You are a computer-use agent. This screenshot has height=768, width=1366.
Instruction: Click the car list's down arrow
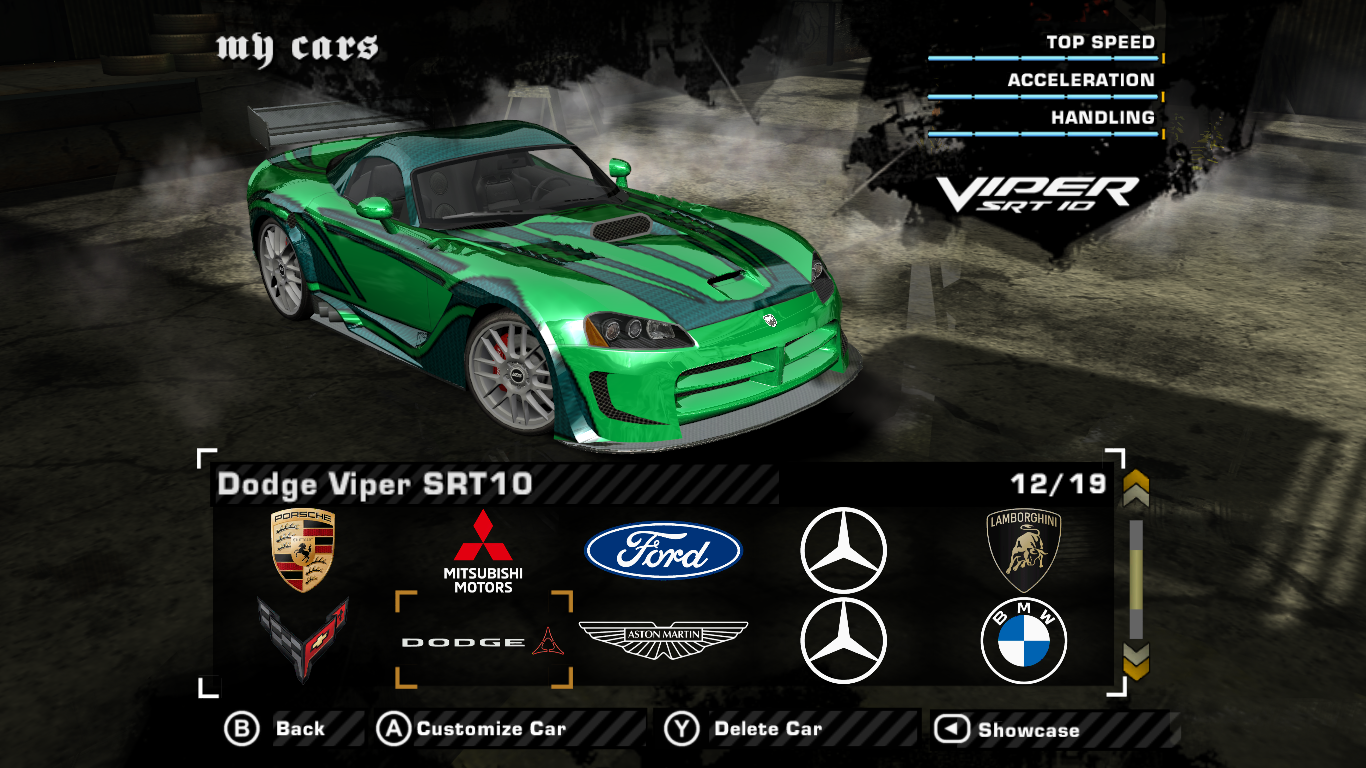tap(1136, 660)
